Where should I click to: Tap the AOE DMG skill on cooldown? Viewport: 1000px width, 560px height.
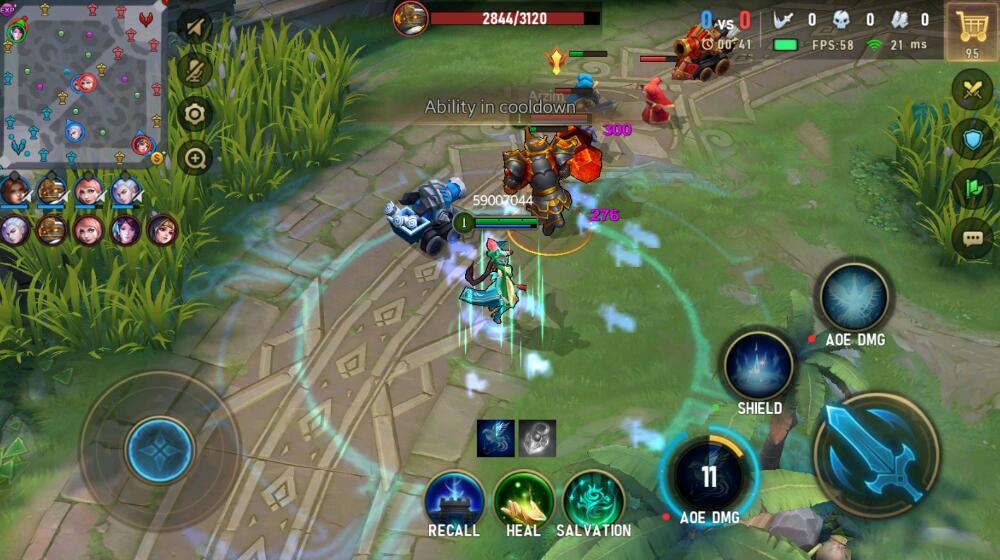tap(709, 476)
